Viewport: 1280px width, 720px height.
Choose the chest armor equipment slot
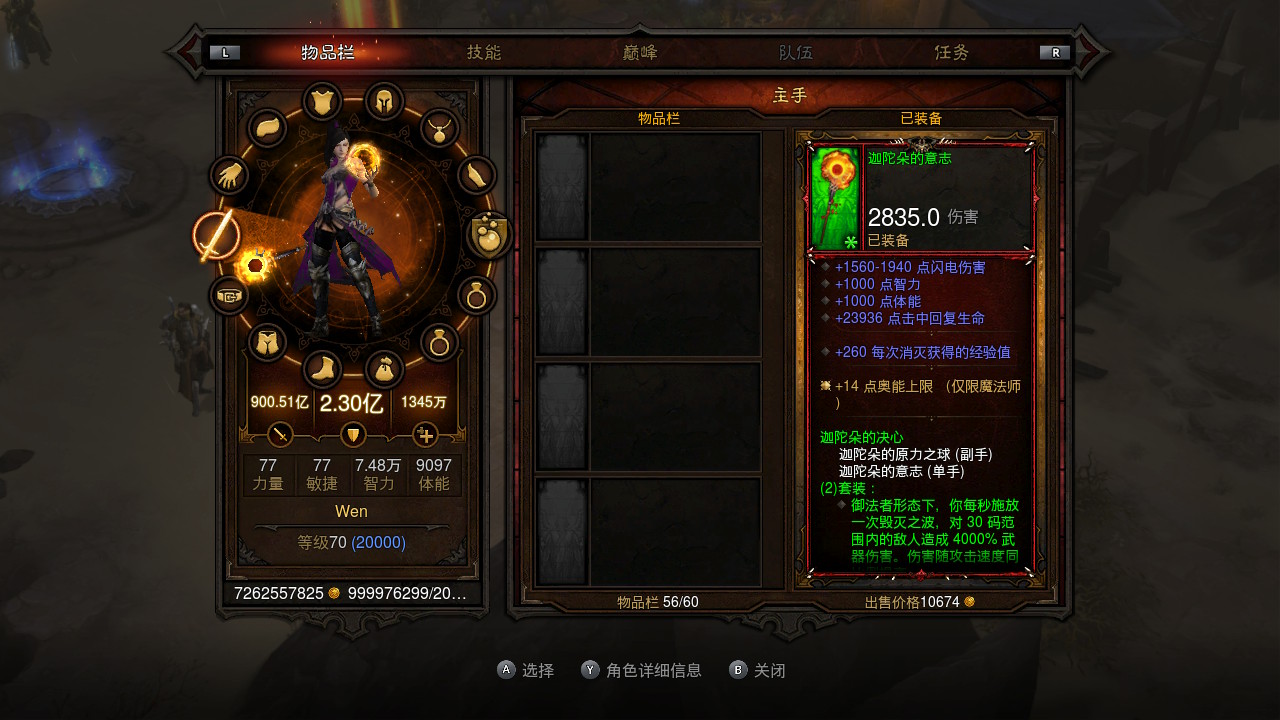322,101
